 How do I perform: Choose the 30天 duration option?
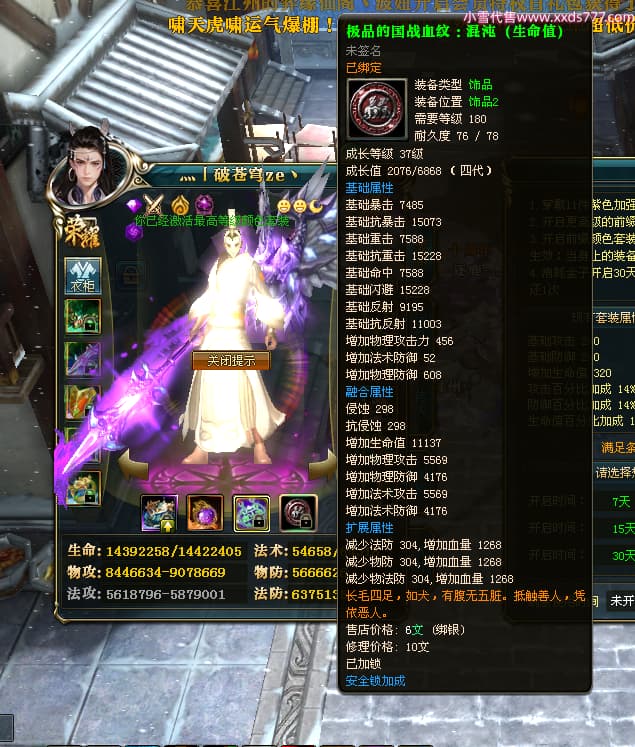(x=622, y=555)
